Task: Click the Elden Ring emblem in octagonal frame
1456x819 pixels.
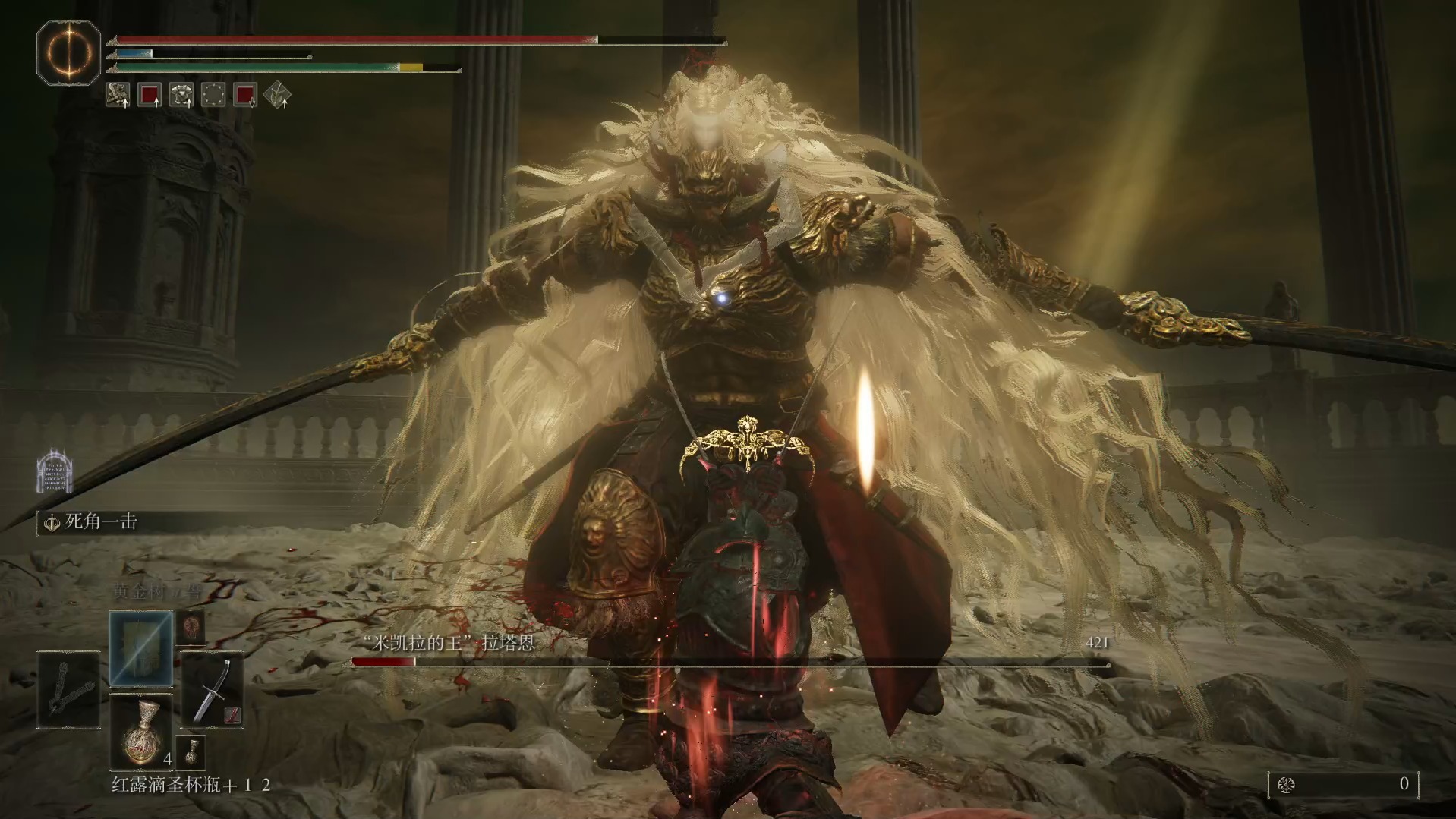Action: [x=69, y=52]
